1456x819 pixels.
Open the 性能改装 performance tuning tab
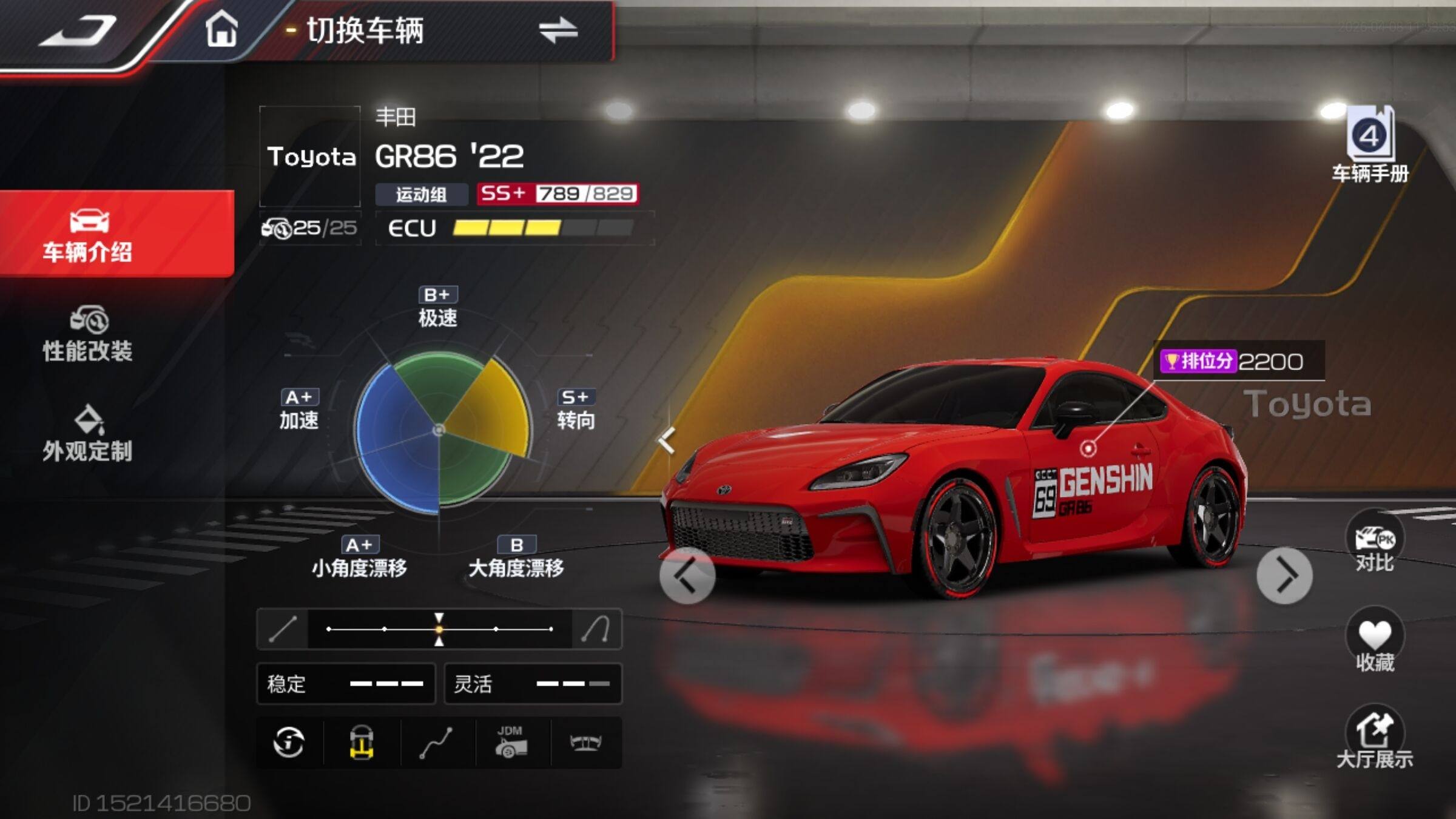pyautogui.click(x=89, y=335)
